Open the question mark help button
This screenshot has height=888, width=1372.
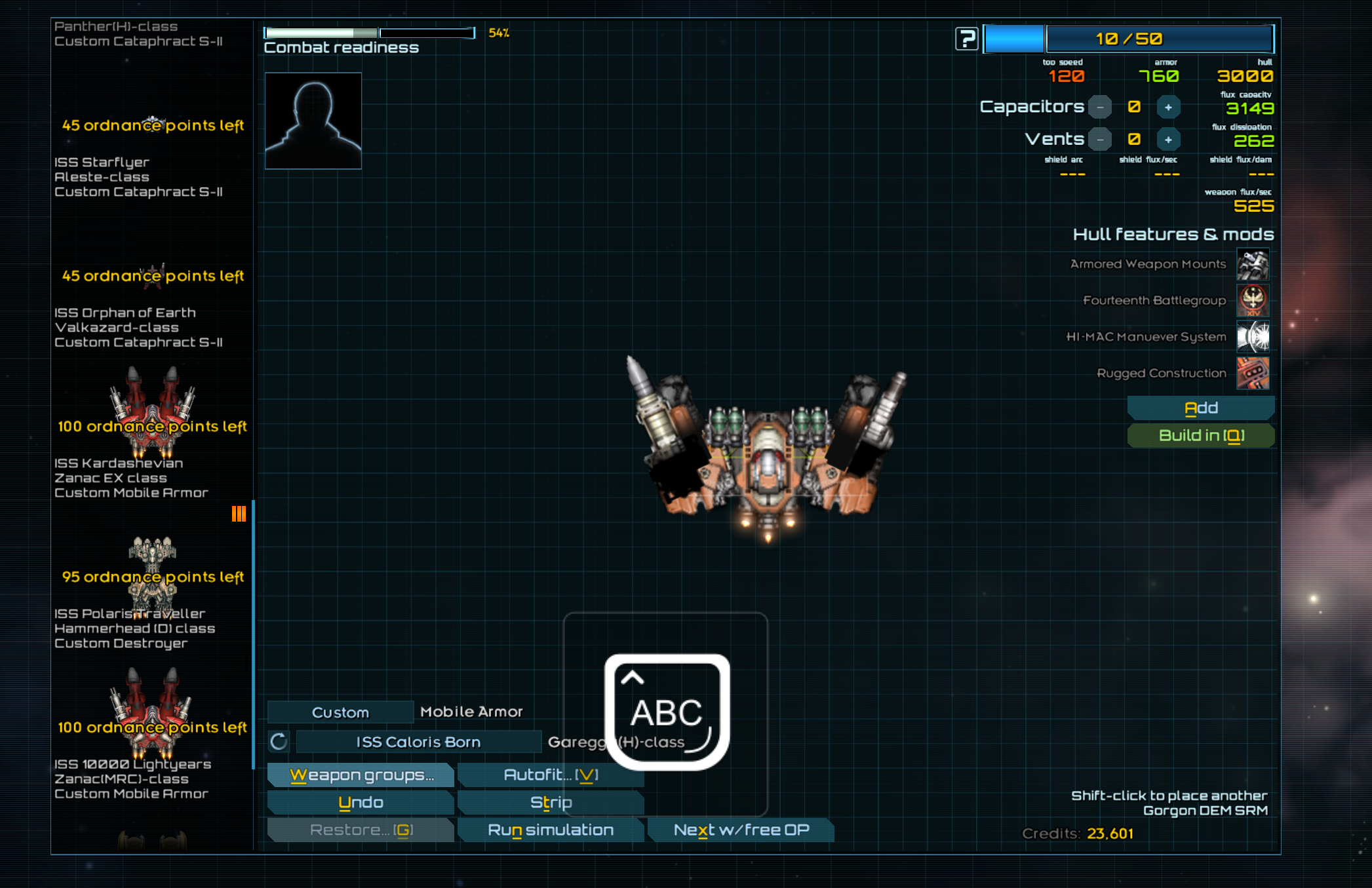(x=966, y=39)
